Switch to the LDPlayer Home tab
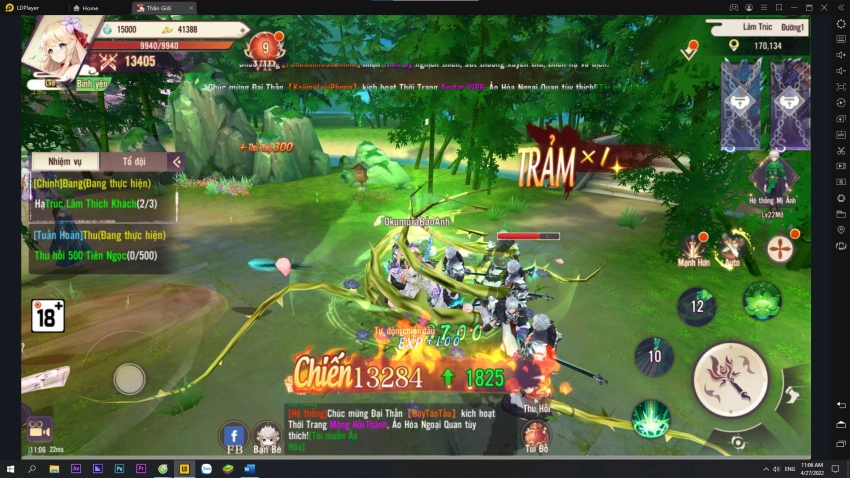Viewport: 850px width, 478px height. tap(89, 7)
